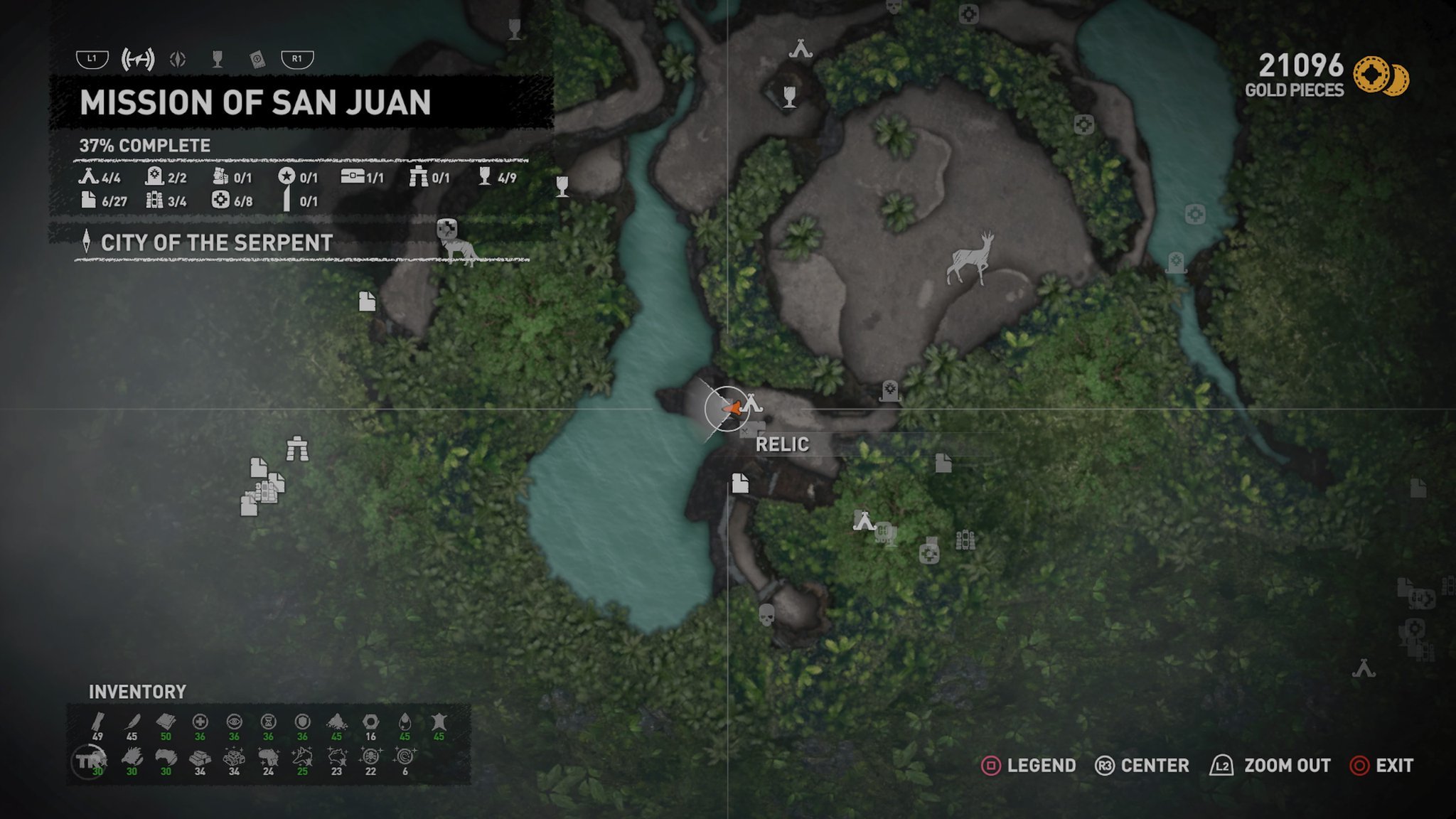This screenshot has height=819, width=1456.
Task: Click the orange player arrow marker
Action: (x=731, y=409)
